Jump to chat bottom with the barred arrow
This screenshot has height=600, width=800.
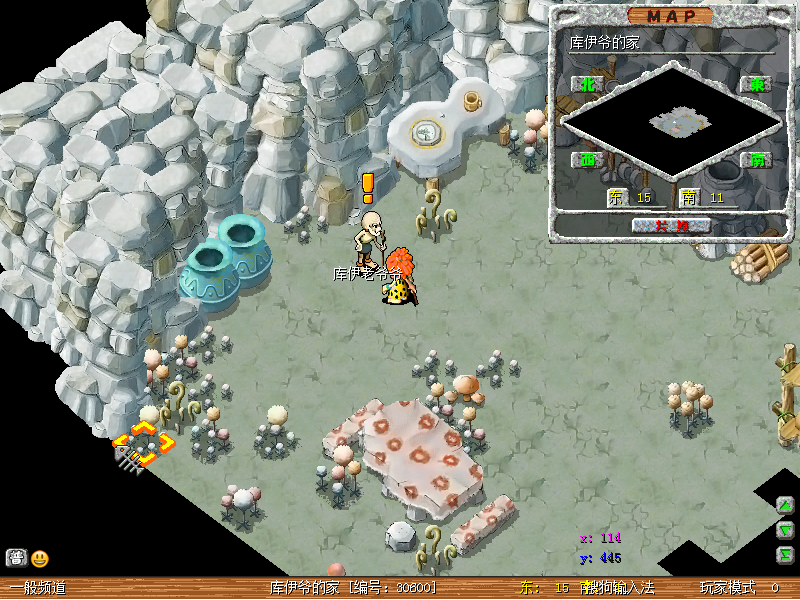(x=786, y=555)
